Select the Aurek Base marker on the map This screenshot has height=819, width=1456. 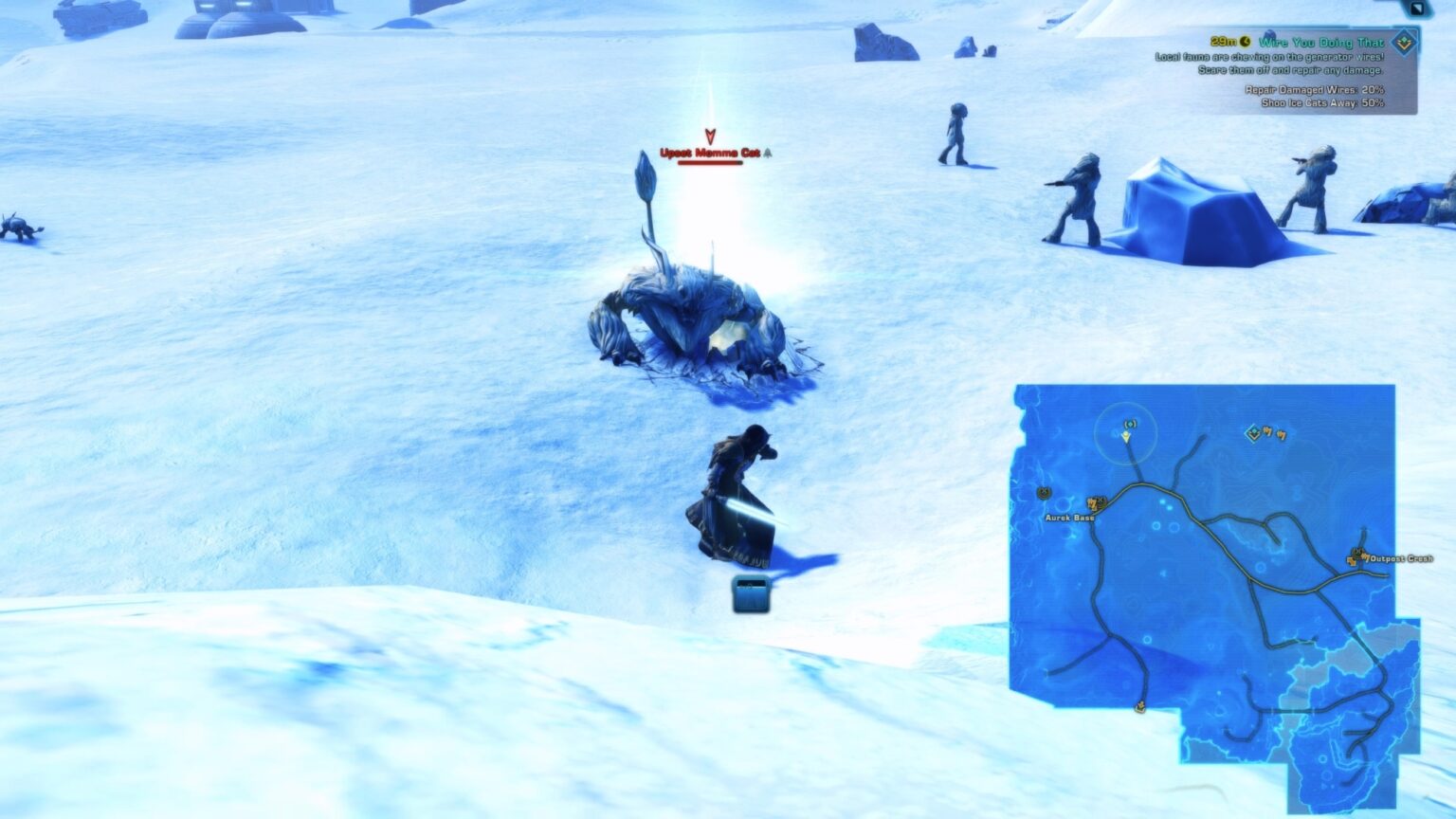point(1097,504)
